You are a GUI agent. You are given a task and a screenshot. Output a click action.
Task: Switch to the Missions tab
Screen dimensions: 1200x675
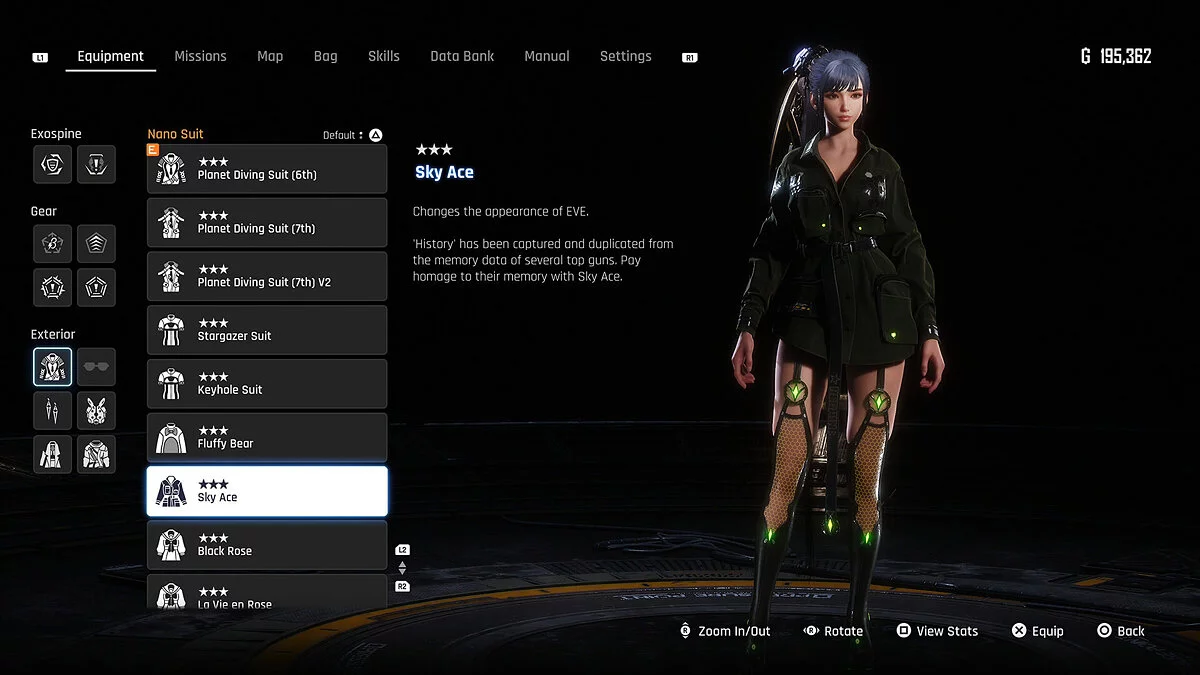click(200, 56)
